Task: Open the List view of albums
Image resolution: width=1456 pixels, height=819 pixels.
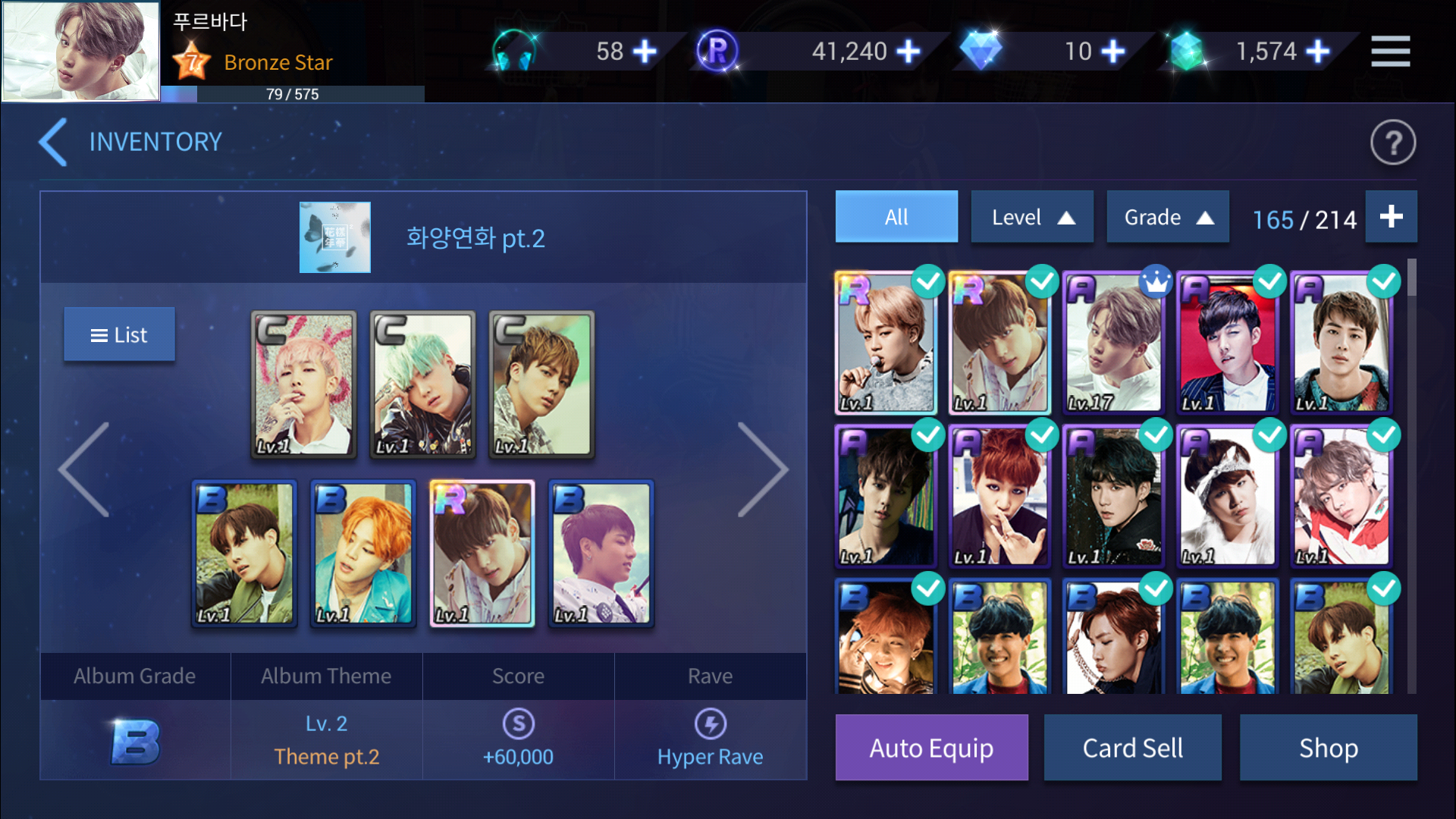Action: click(119, 334)
